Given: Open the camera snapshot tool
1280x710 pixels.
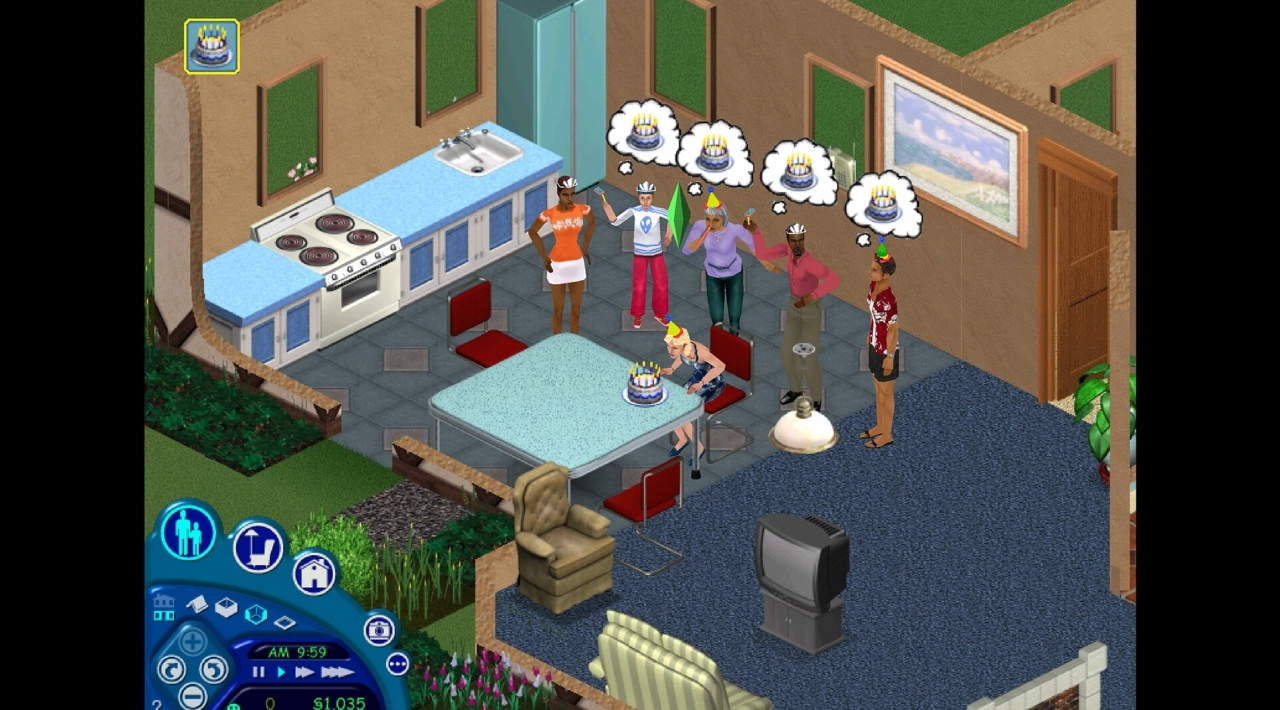Looking at the screenshot, I should click(379, 629).
